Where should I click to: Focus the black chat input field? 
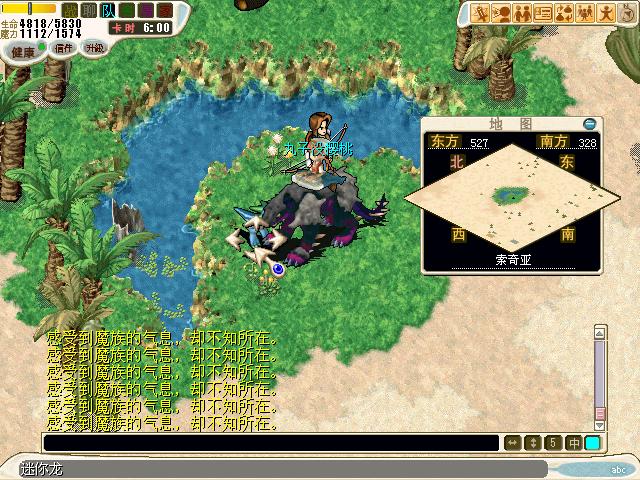[270, 442]
